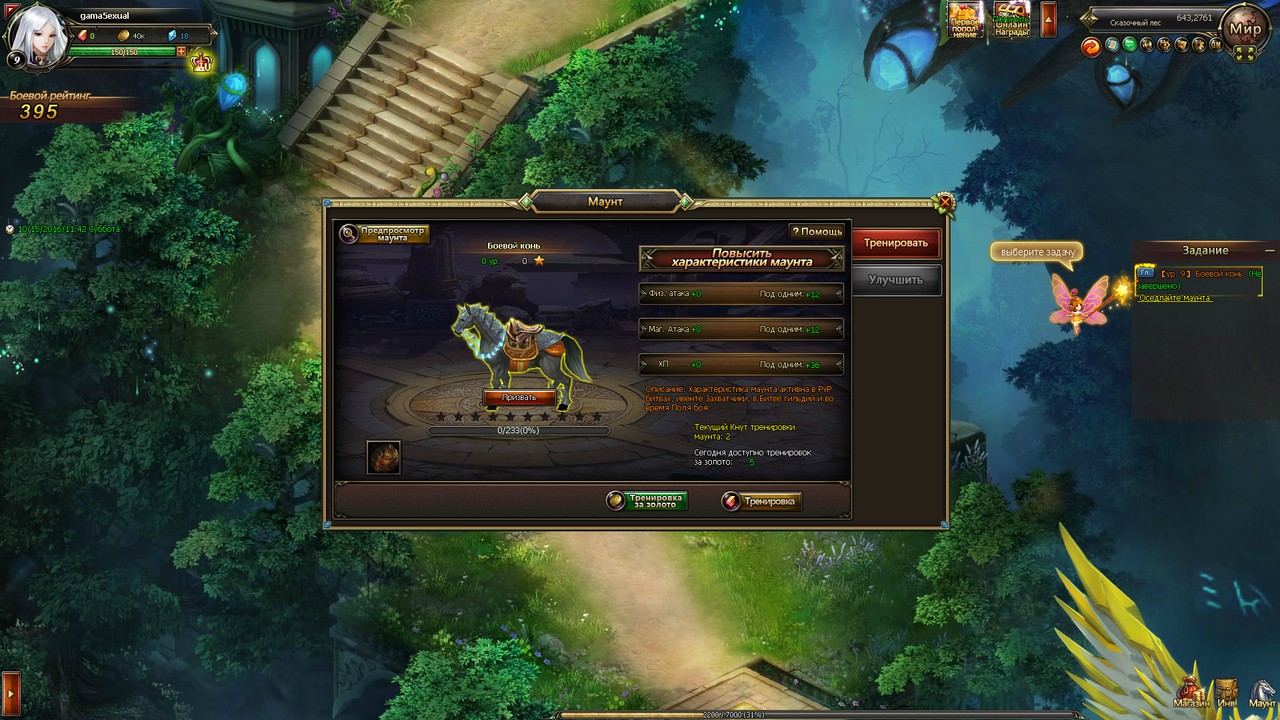
Task: Open Предпросмотр маунта preview
Action: coord(385,234)
